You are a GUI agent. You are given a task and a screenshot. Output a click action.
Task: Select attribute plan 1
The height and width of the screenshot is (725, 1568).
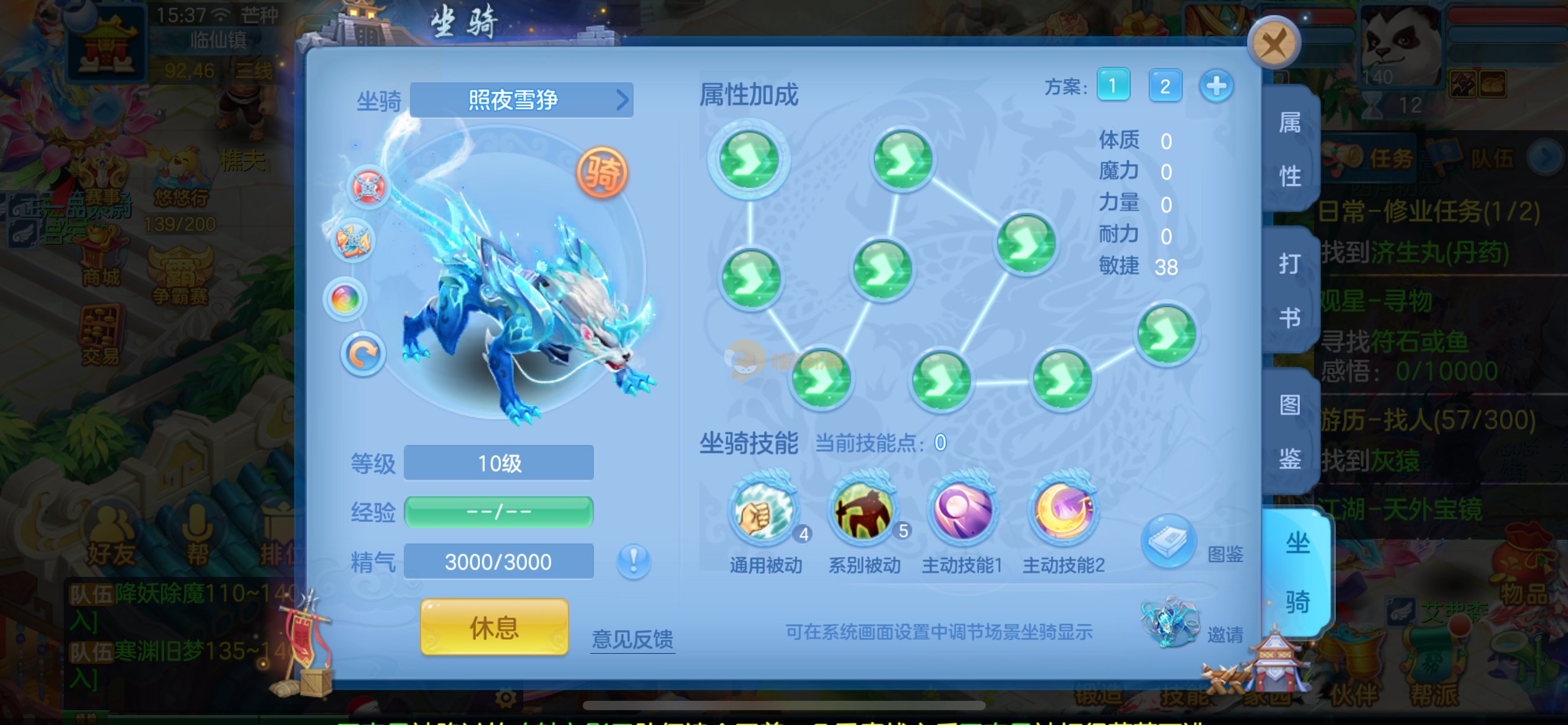tap(1113, 86)
